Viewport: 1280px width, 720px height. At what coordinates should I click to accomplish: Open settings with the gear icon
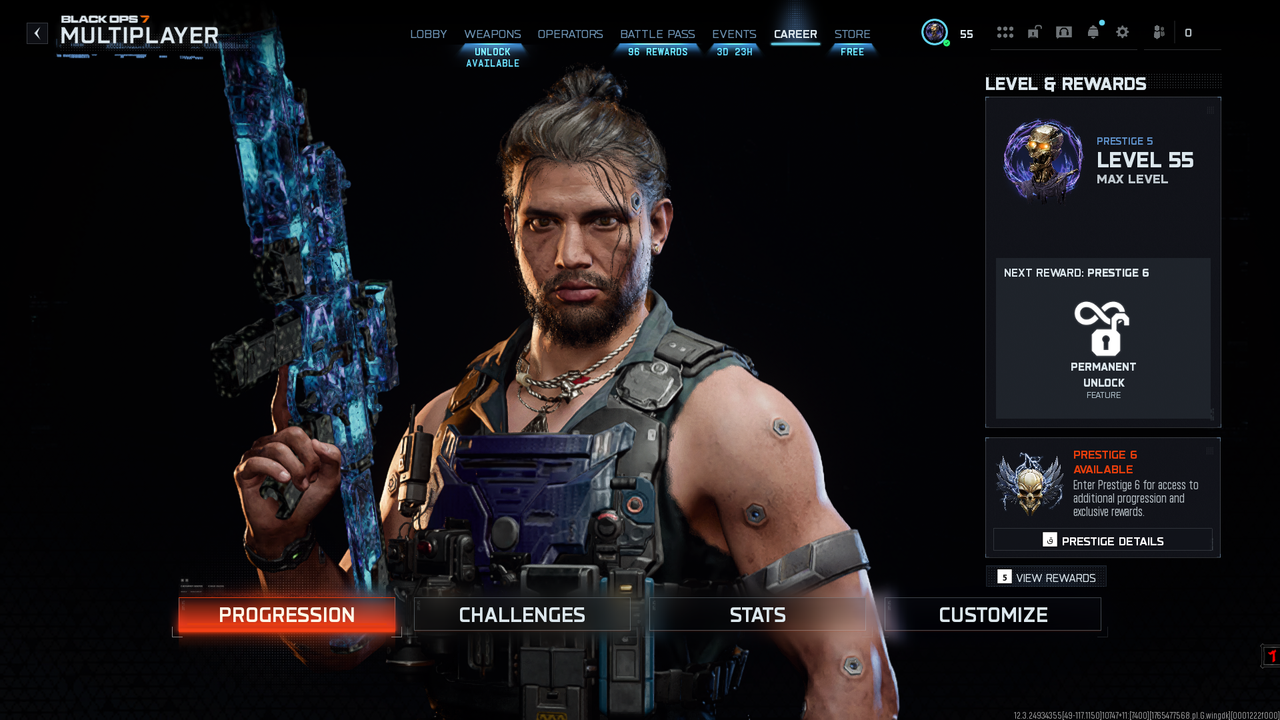pyautogui.click(x=1122, y=33)
